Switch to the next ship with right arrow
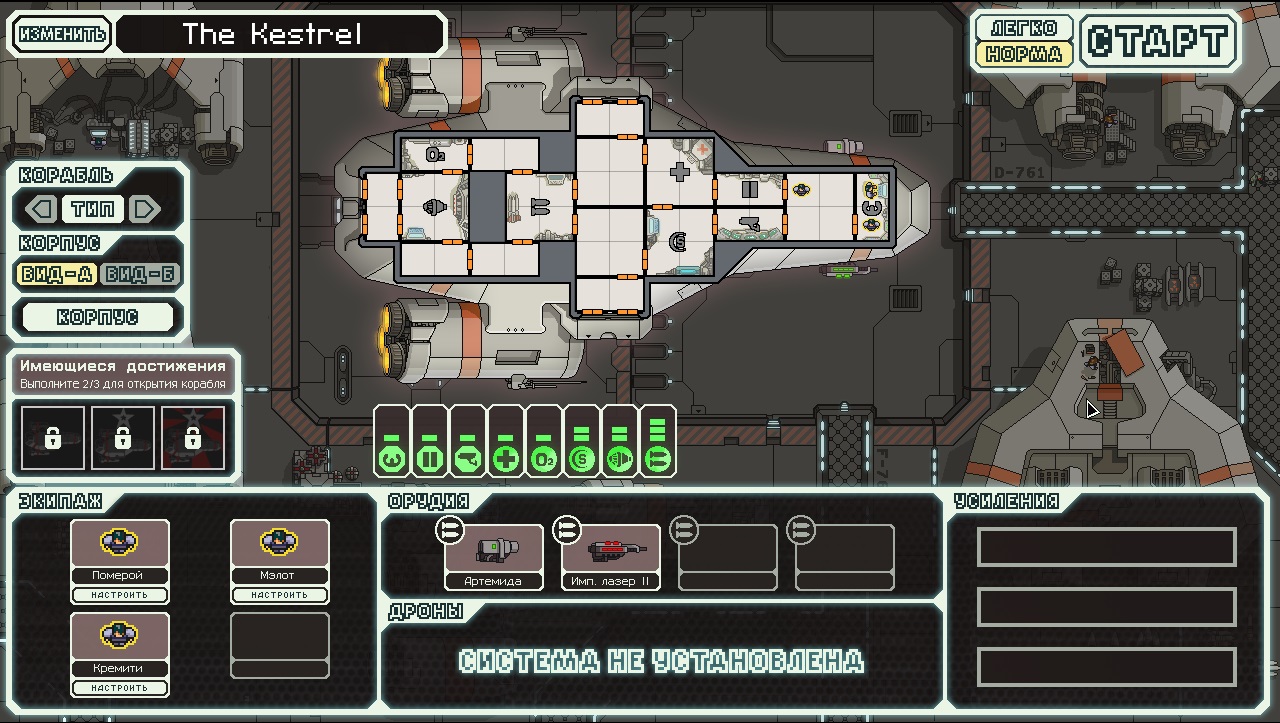Viewport: 1280px width, 723px height. pos(145,209)
